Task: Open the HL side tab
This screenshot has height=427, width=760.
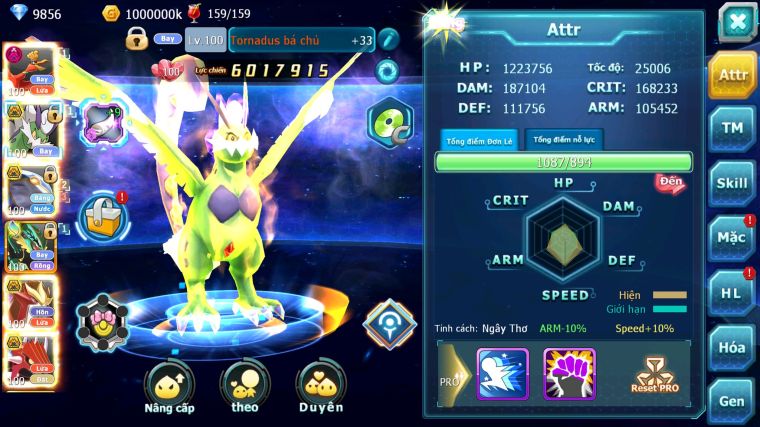Action: coord(732,292)
